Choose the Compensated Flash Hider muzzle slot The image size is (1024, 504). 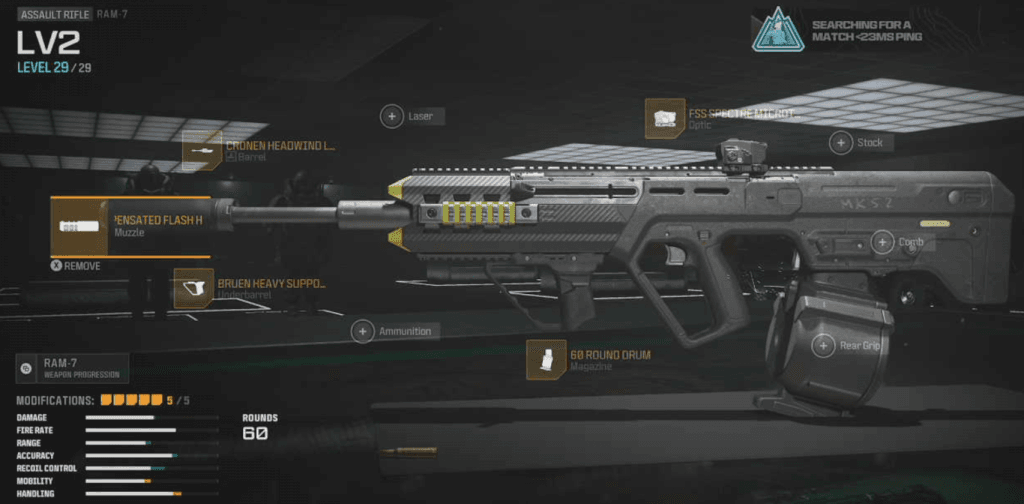pyautogui.click(x=80, y=227)
